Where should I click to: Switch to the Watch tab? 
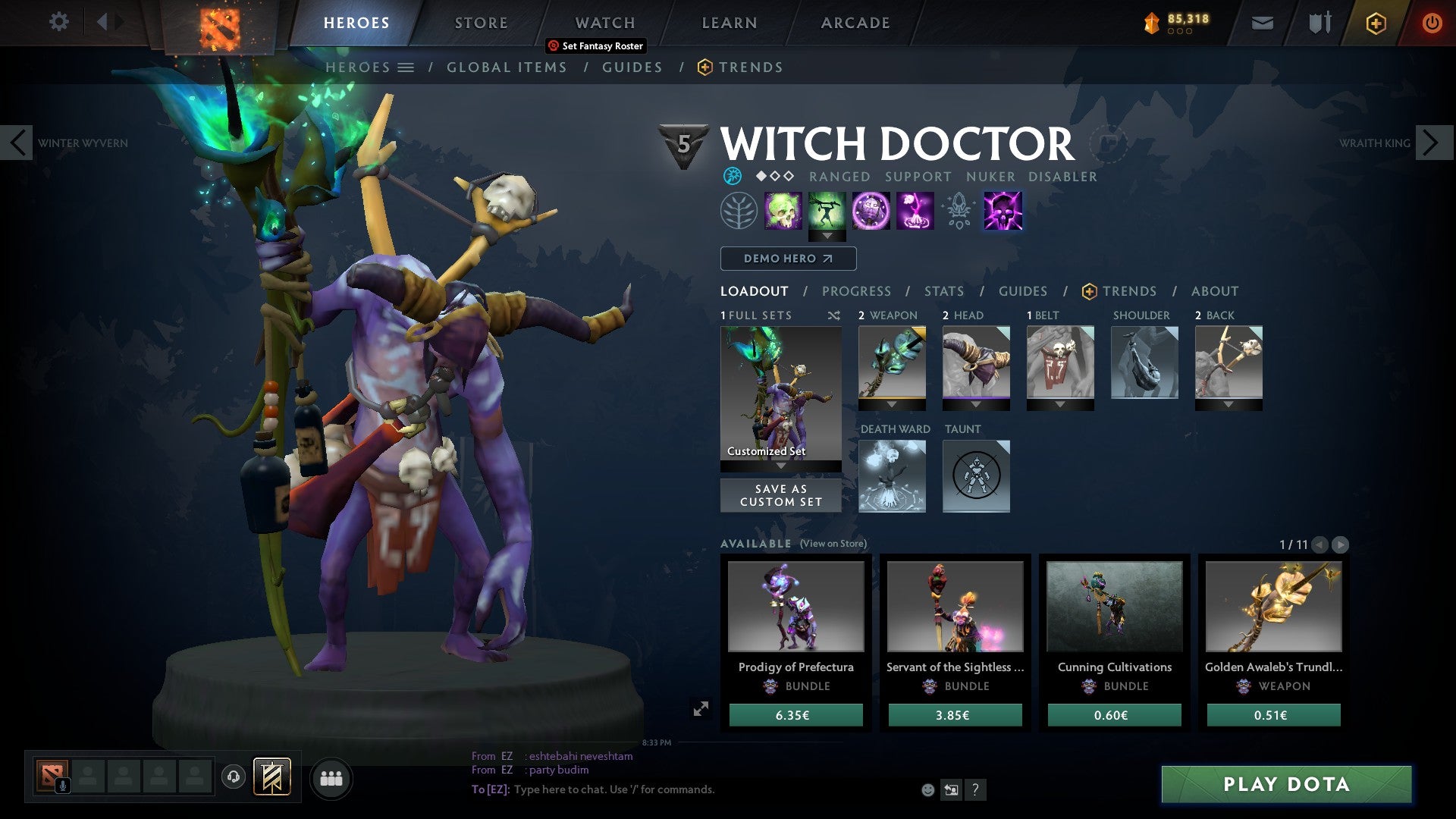click(x=604, y=23)
